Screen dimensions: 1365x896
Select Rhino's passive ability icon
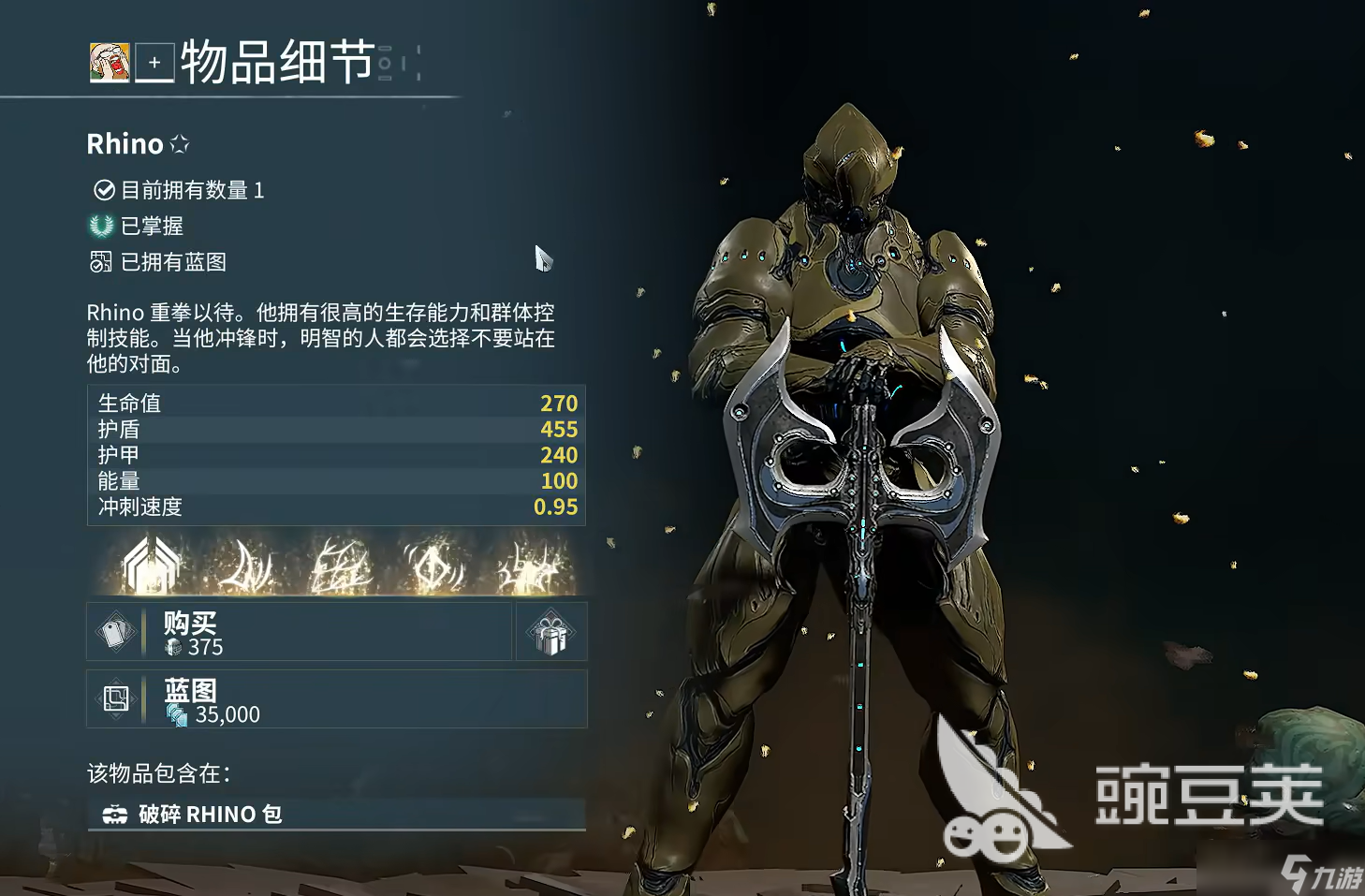(x=150, y=562)
